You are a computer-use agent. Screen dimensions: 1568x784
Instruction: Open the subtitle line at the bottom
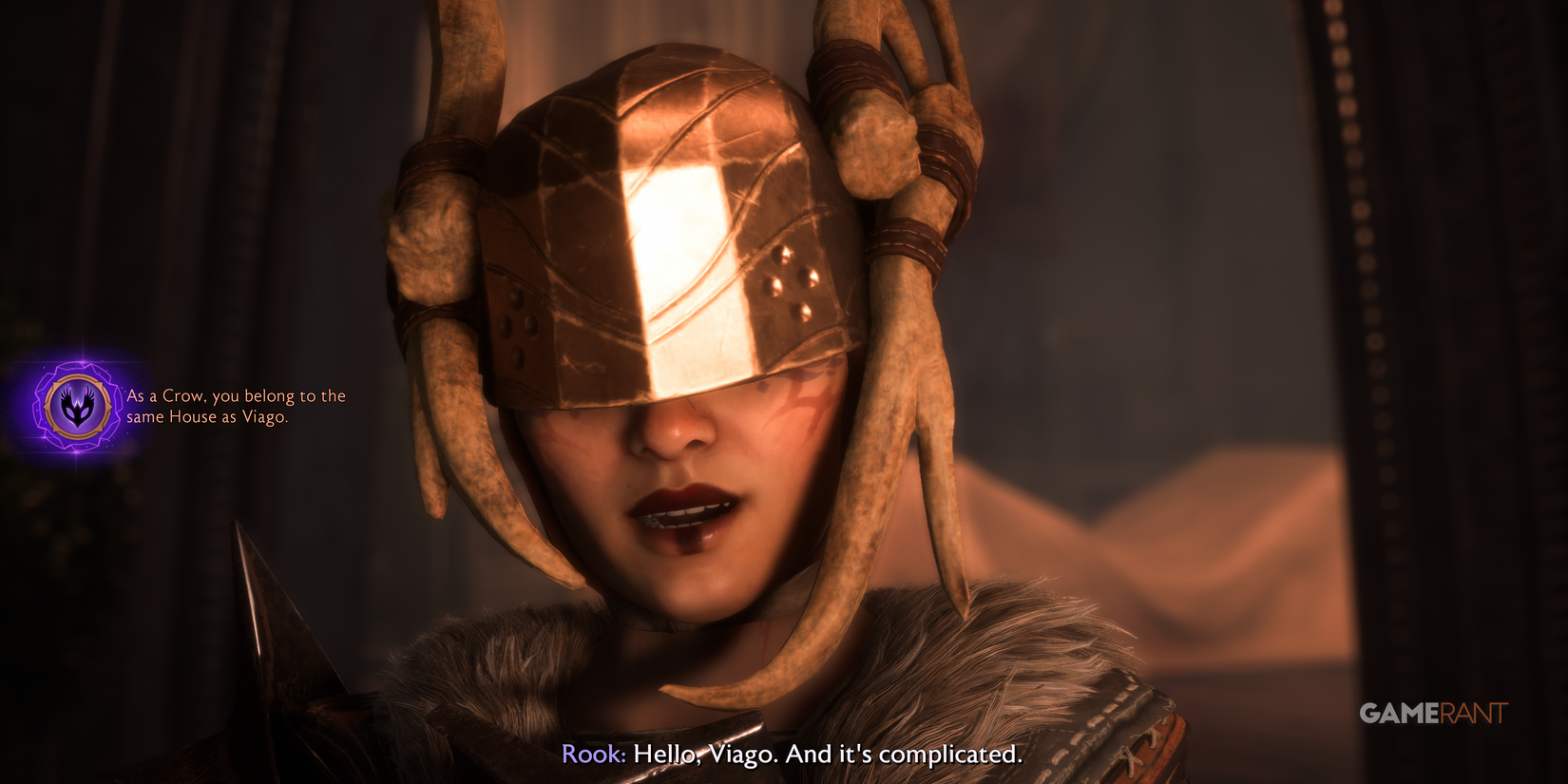coord(792,757)
